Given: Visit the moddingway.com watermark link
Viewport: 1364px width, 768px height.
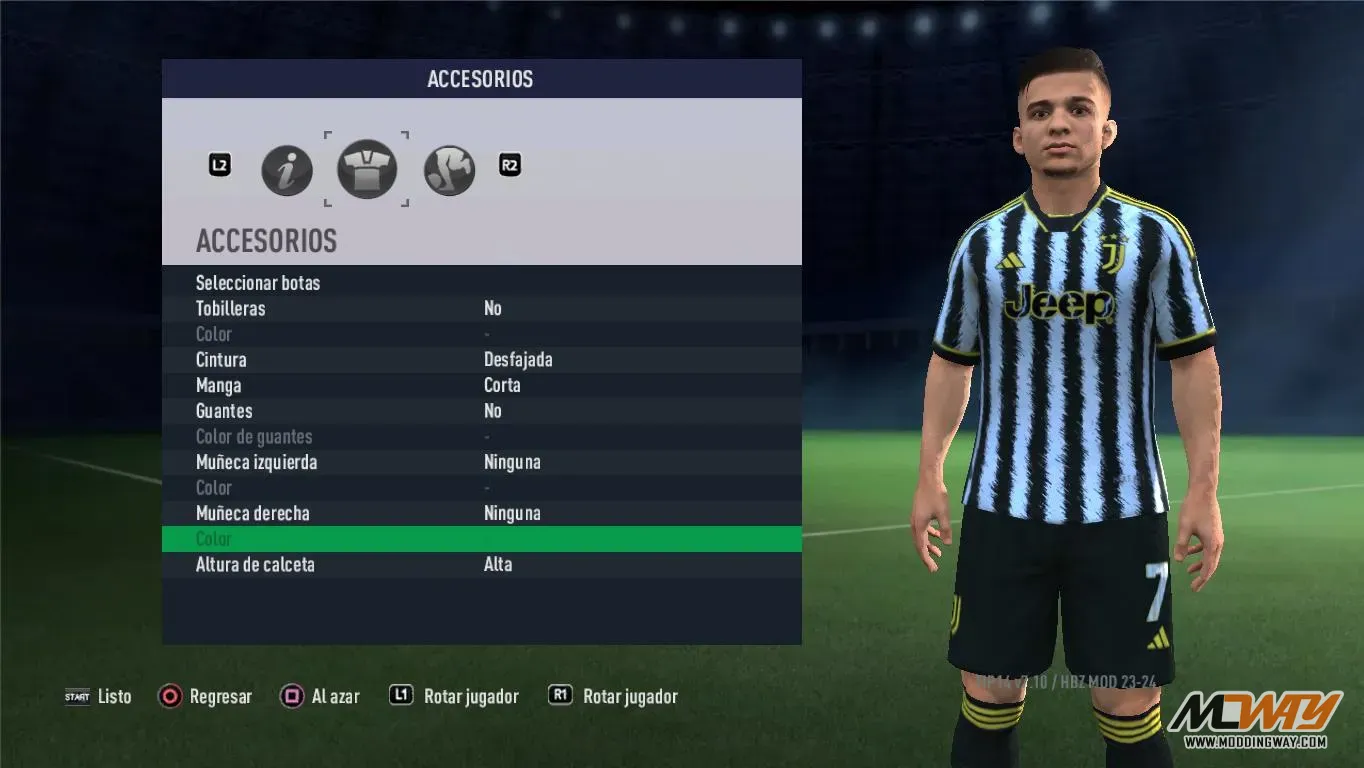Looking at the screenshot, I should (x=1255, y=742).
